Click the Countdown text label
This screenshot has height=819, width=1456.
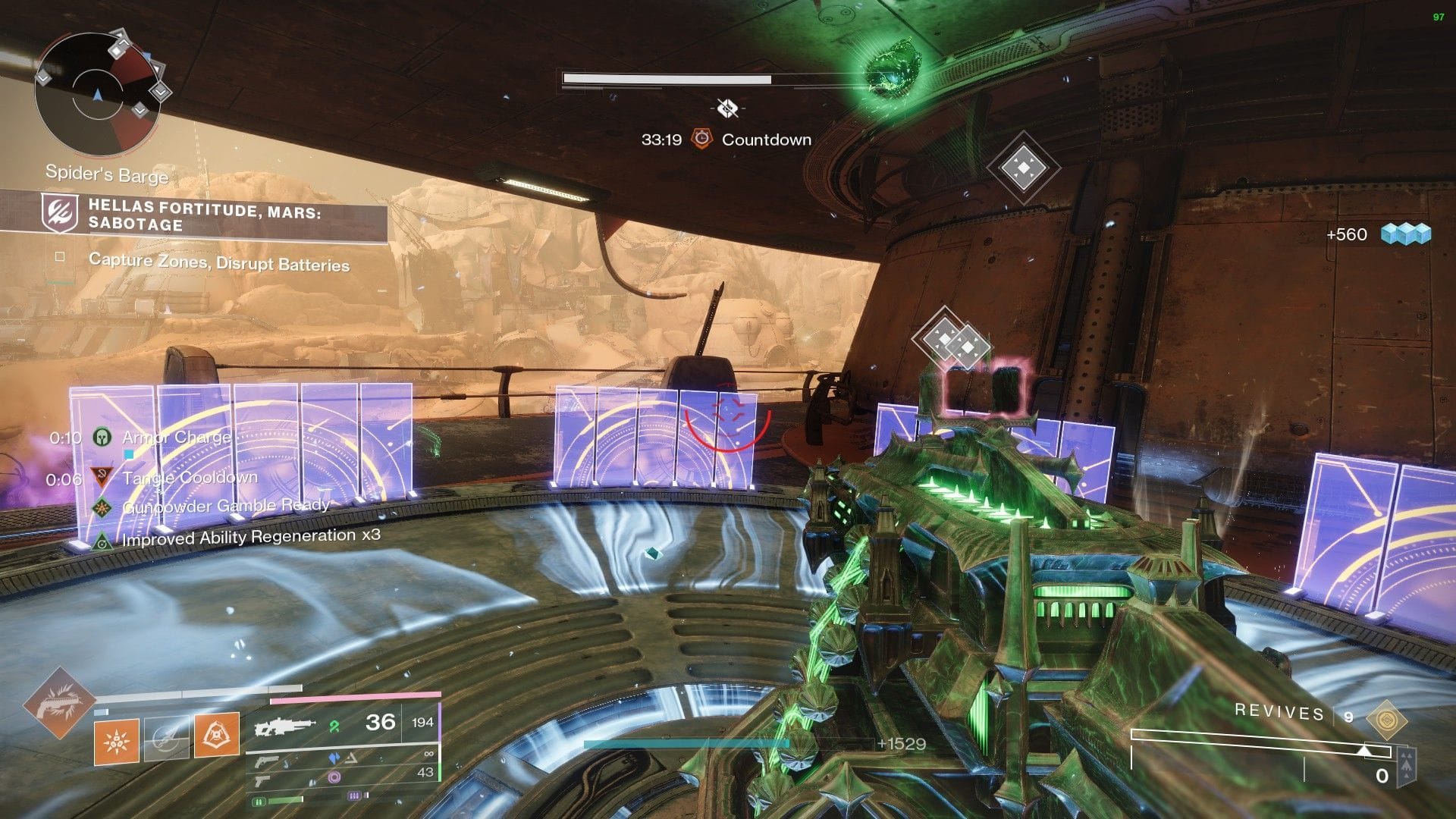766,140
